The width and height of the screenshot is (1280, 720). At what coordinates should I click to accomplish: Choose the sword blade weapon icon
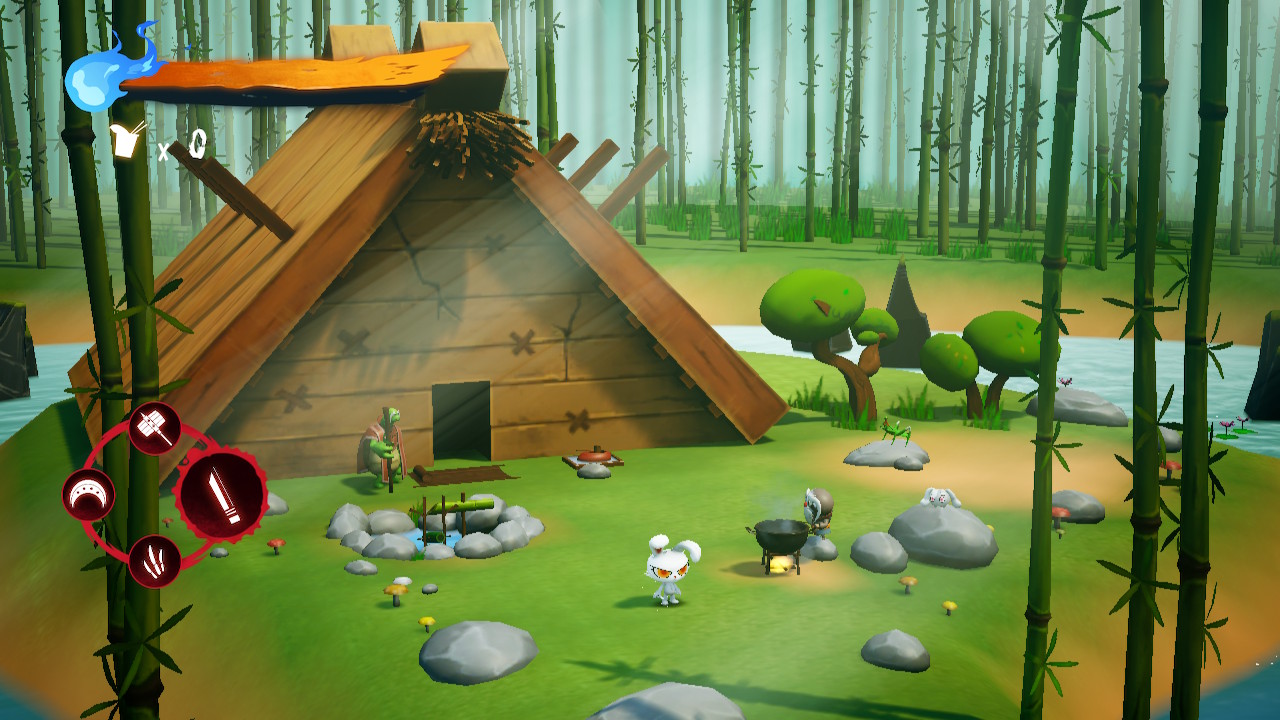click(221, 495)
